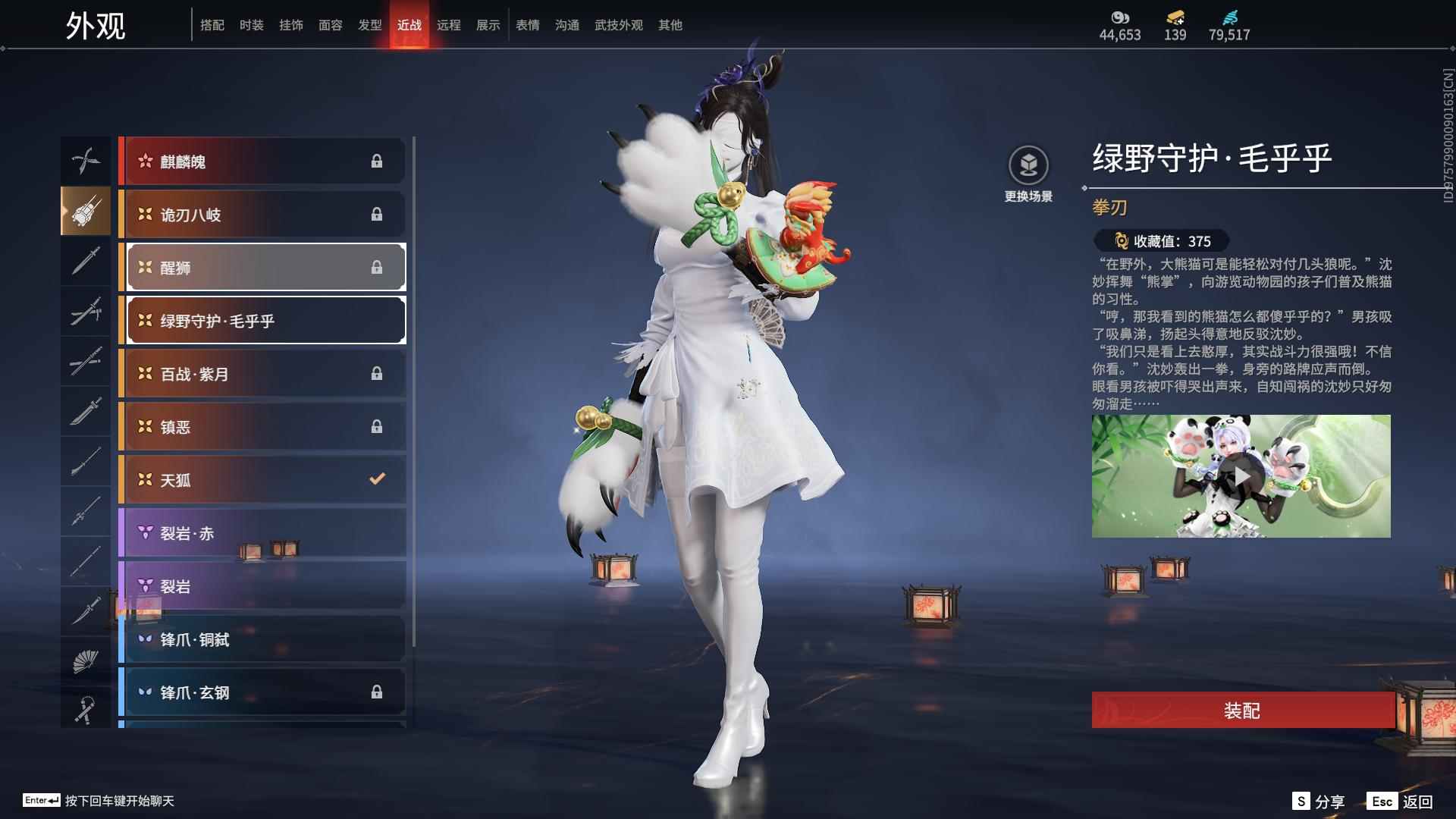The width and height of the screenshot is (1456, 819).
Task: Switch to the 远程 tab
Action: (x=449, y=24)
